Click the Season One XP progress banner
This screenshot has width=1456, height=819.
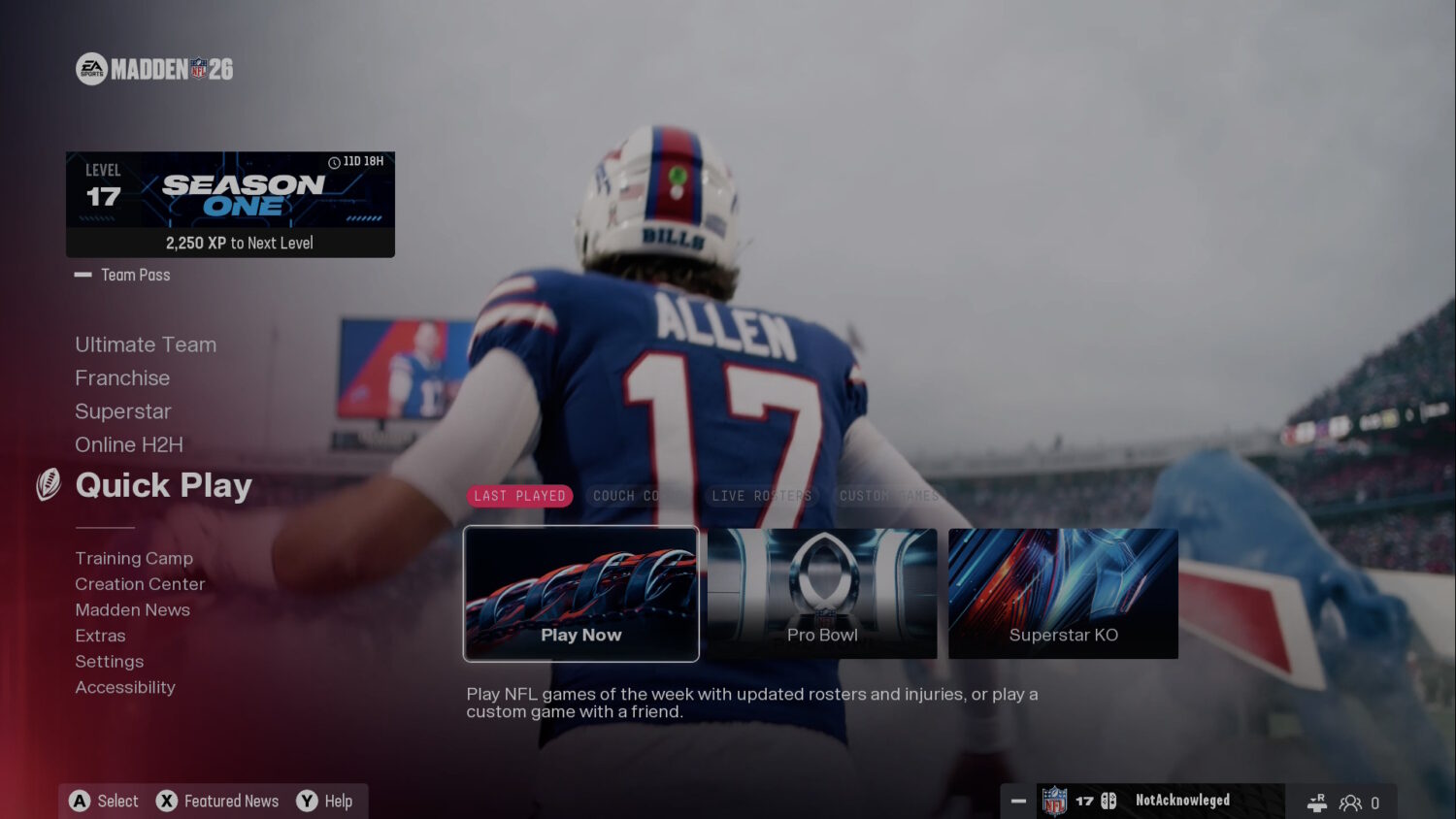(230, 203)
